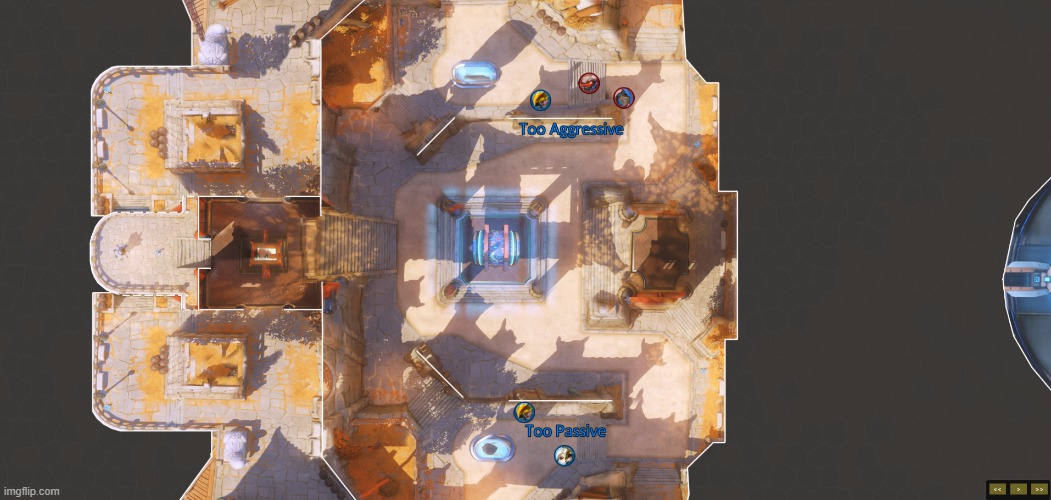Select the red-ringed marker with the orange hero

589,83
